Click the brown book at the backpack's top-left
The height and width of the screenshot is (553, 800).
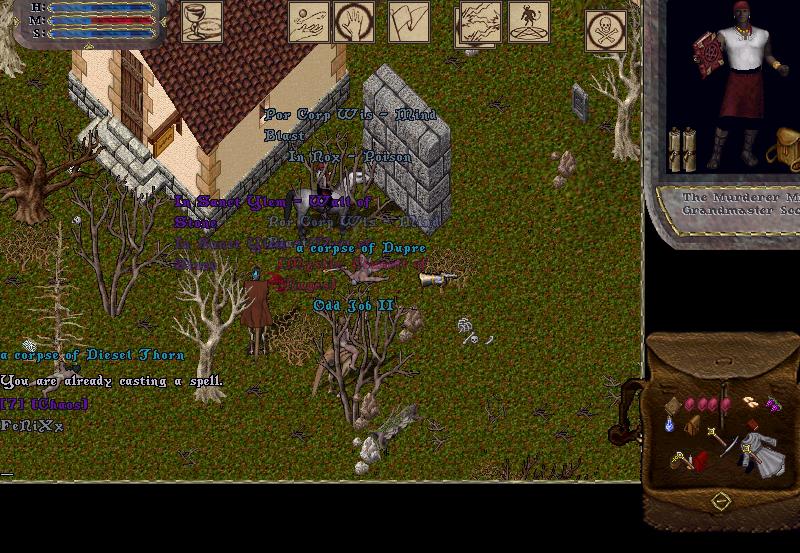tap(673, 405)
